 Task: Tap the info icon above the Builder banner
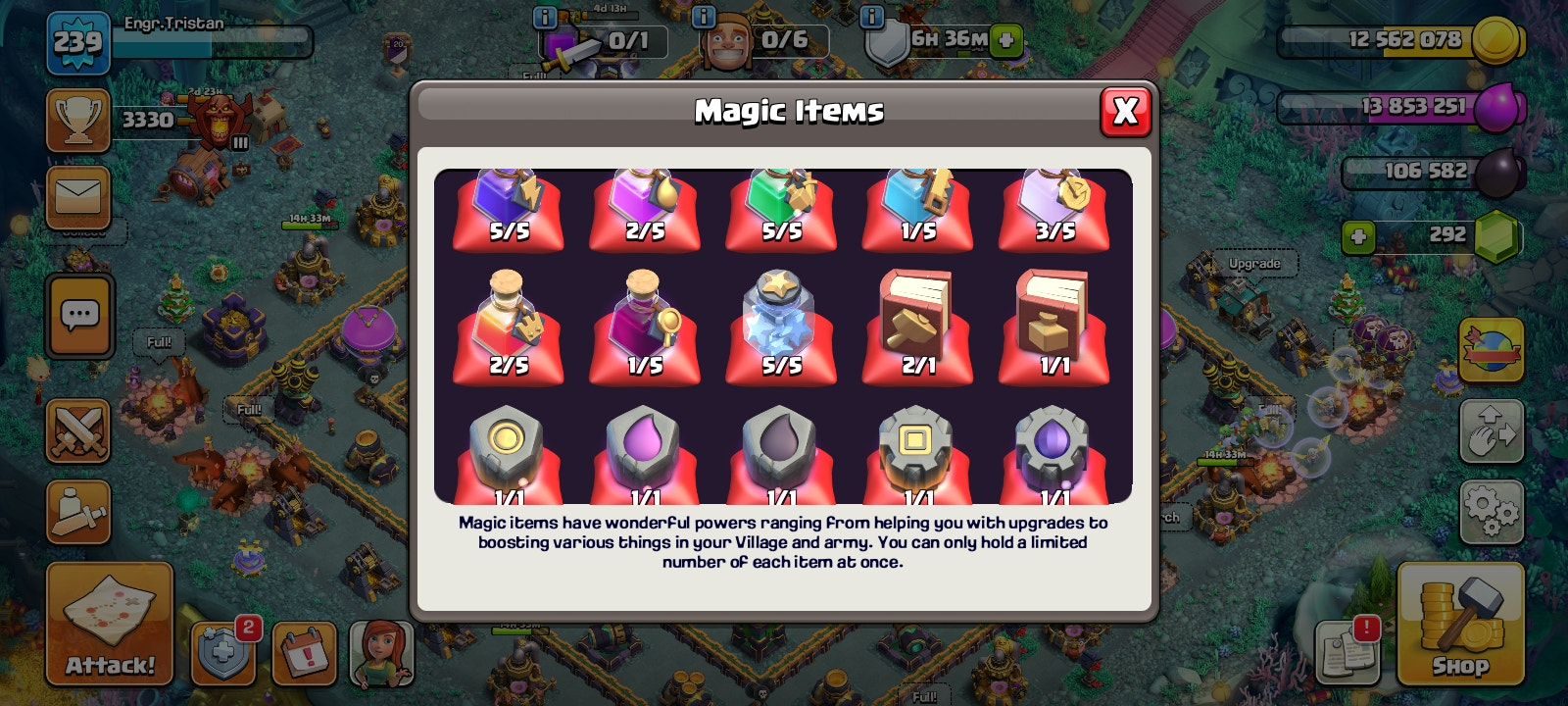702,17
